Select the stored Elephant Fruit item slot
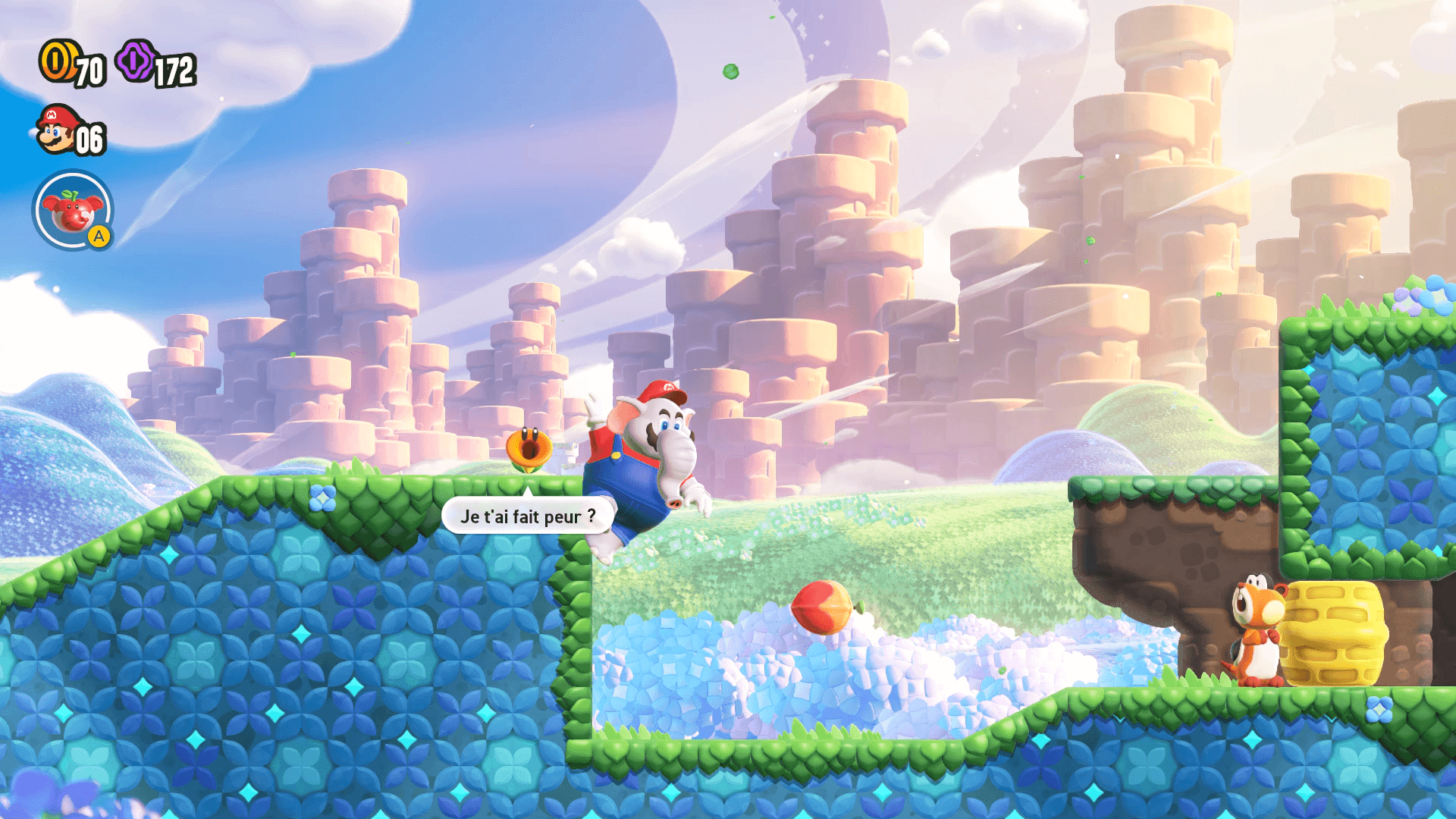Viewport: 1456px width, 819px height. click(72, 210)
